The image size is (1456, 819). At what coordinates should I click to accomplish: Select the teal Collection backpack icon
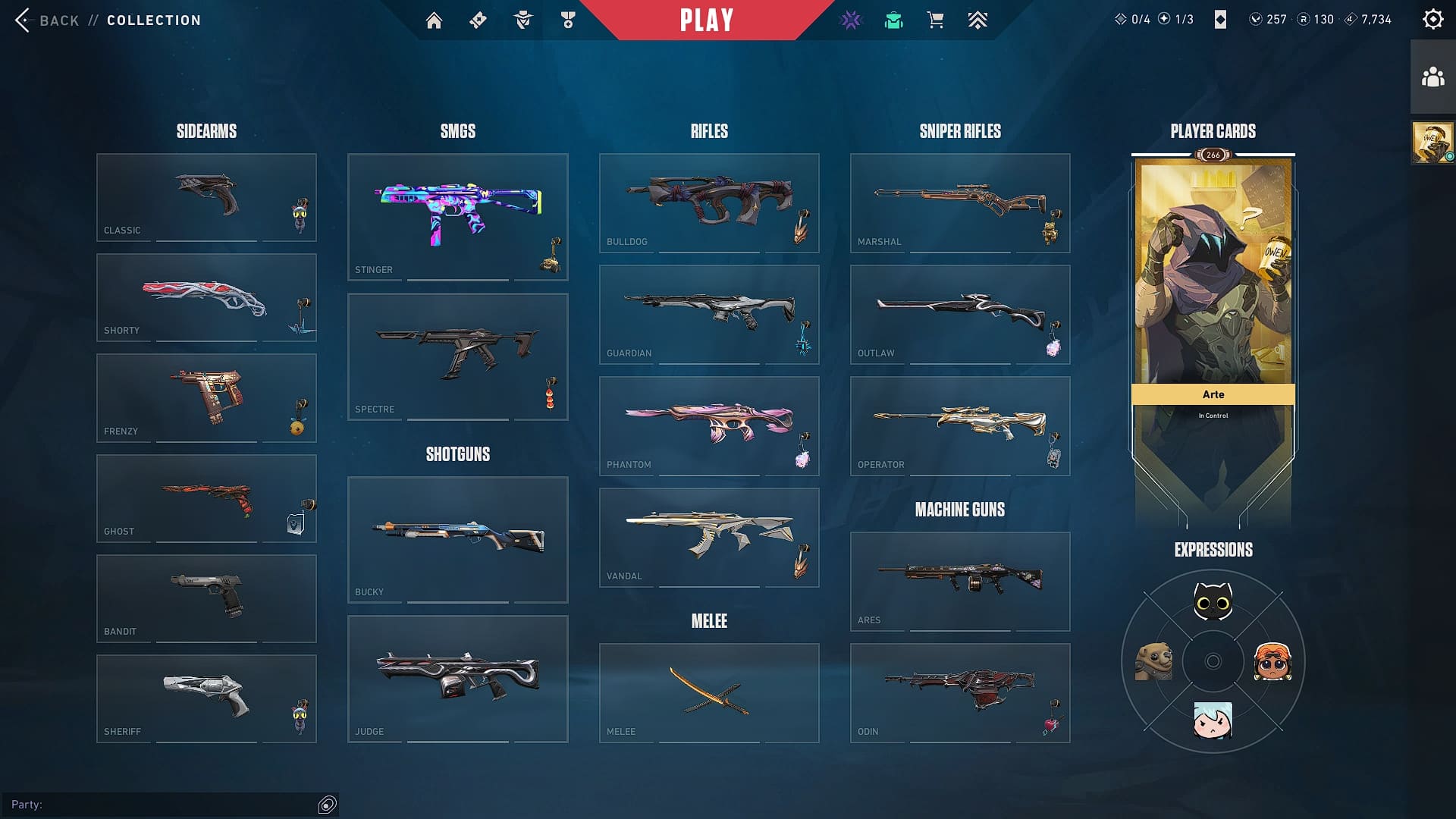(893, 20)
